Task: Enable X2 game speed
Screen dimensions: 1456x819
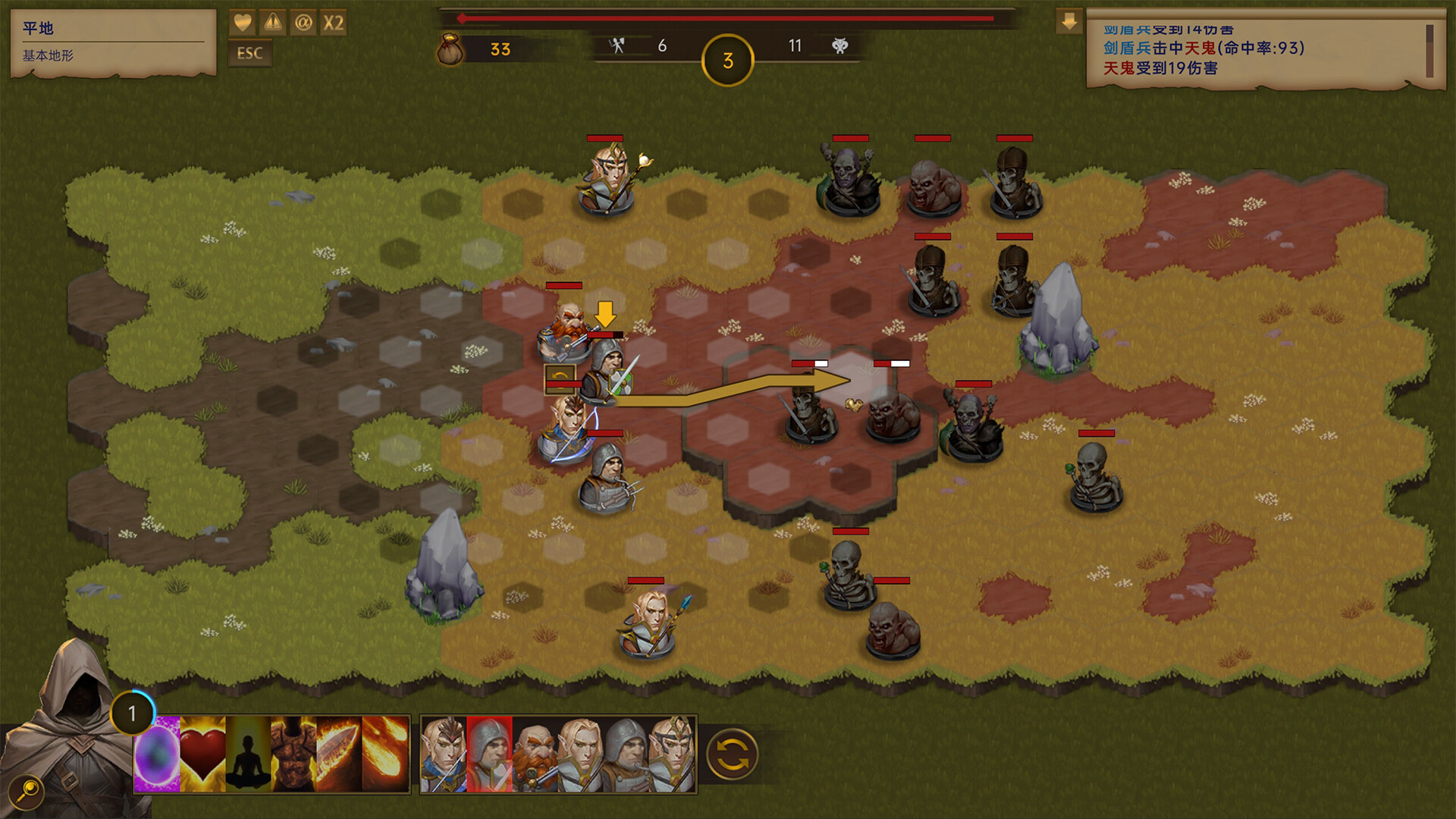Action: click(332, 23)
